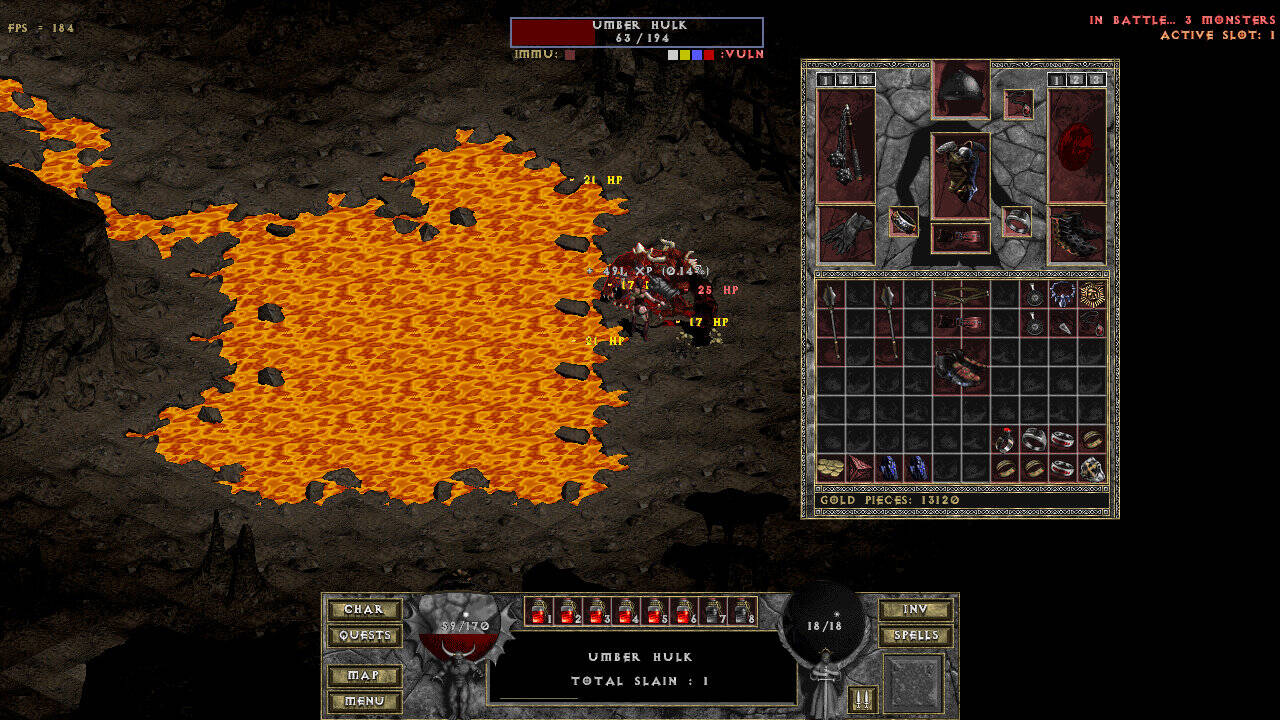
Task: Open the QUESTS log
Action: 364,636
